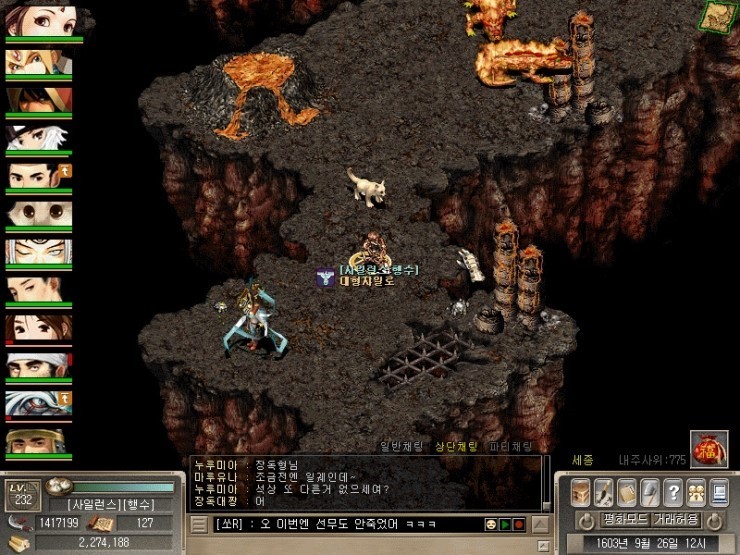Open the emoticon face button in chat
The width and height of the screenshot is (740, 555).
pyautogui.click(x=490, y=524)
